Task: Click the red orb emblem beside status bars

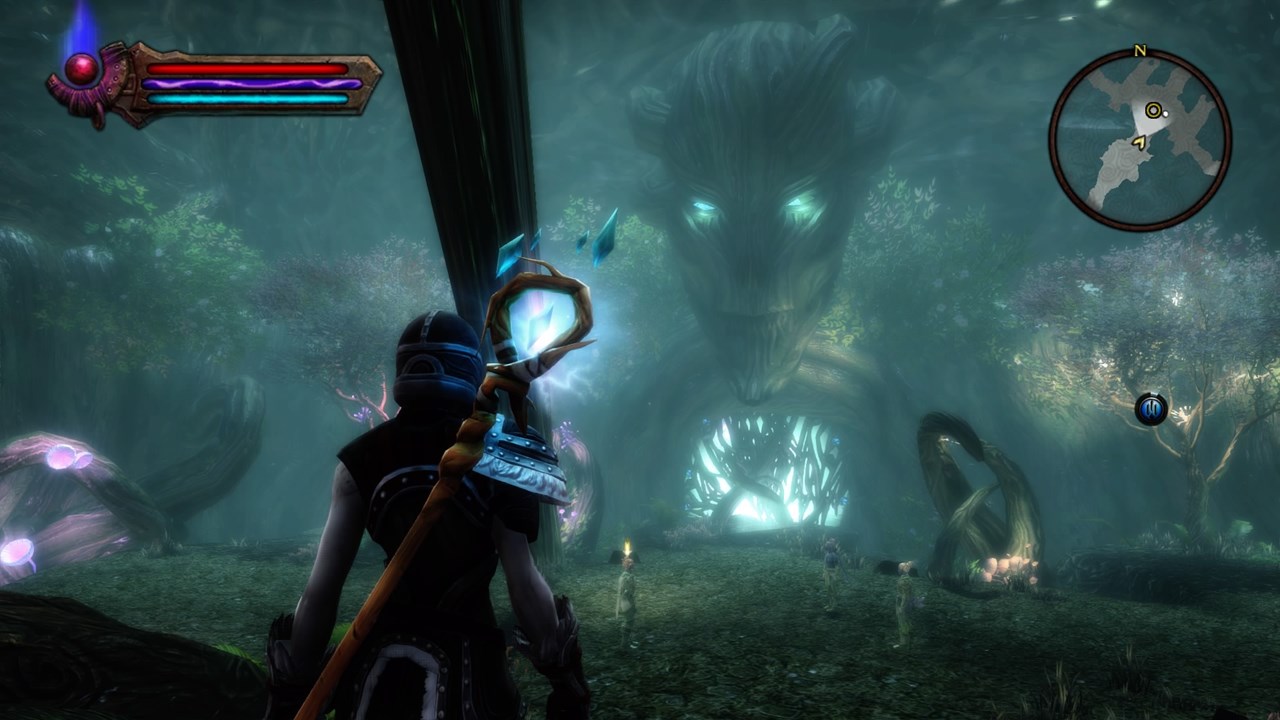Action: 82,69
